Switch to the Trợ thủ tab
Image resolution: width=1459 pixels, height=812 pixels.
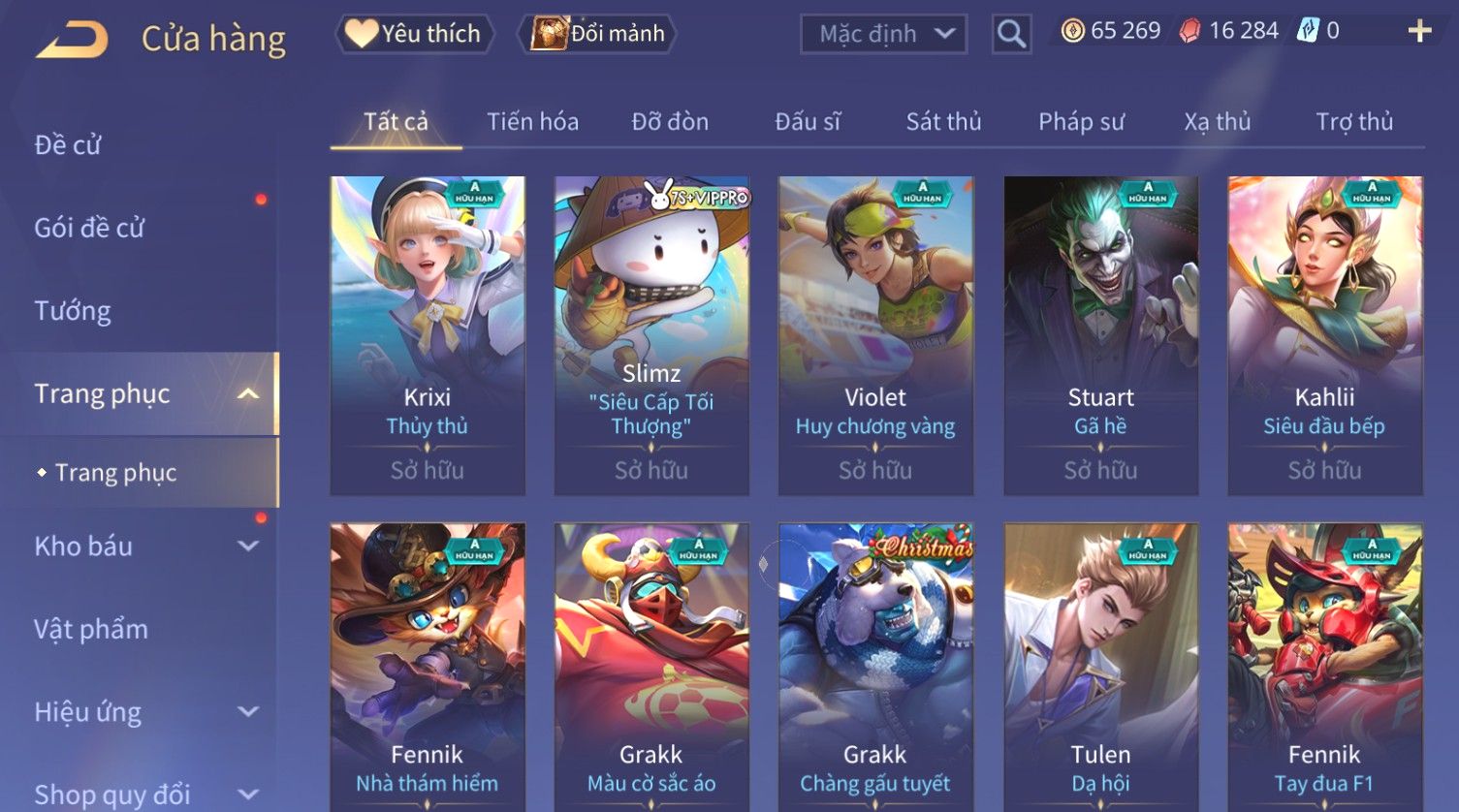(1353, 122)
